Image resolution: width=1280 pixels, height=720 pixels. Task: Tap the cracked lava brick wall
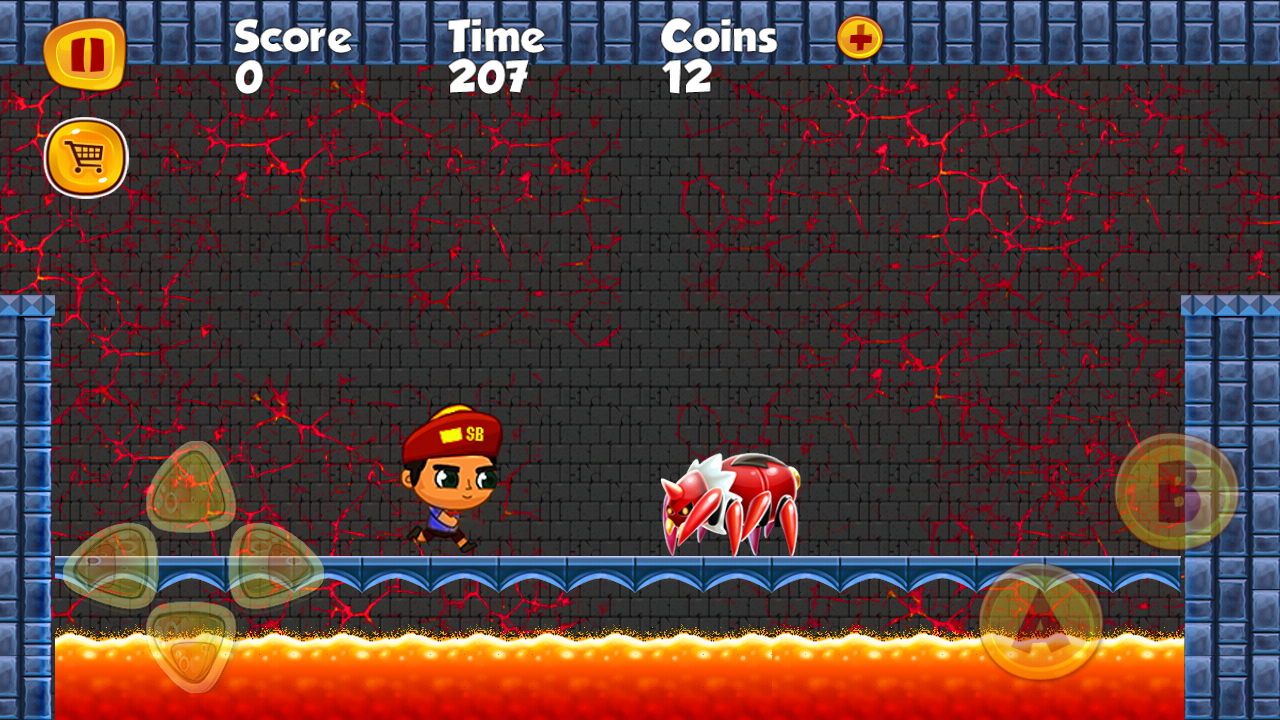[700, 250]
